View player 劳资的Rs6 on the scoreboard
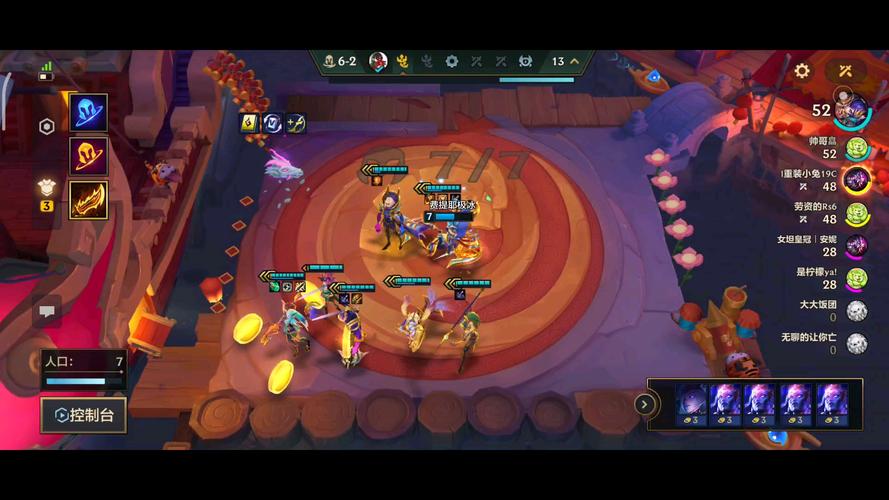The height and width of the screenshot is (500, 889). [x=857, y=213]
